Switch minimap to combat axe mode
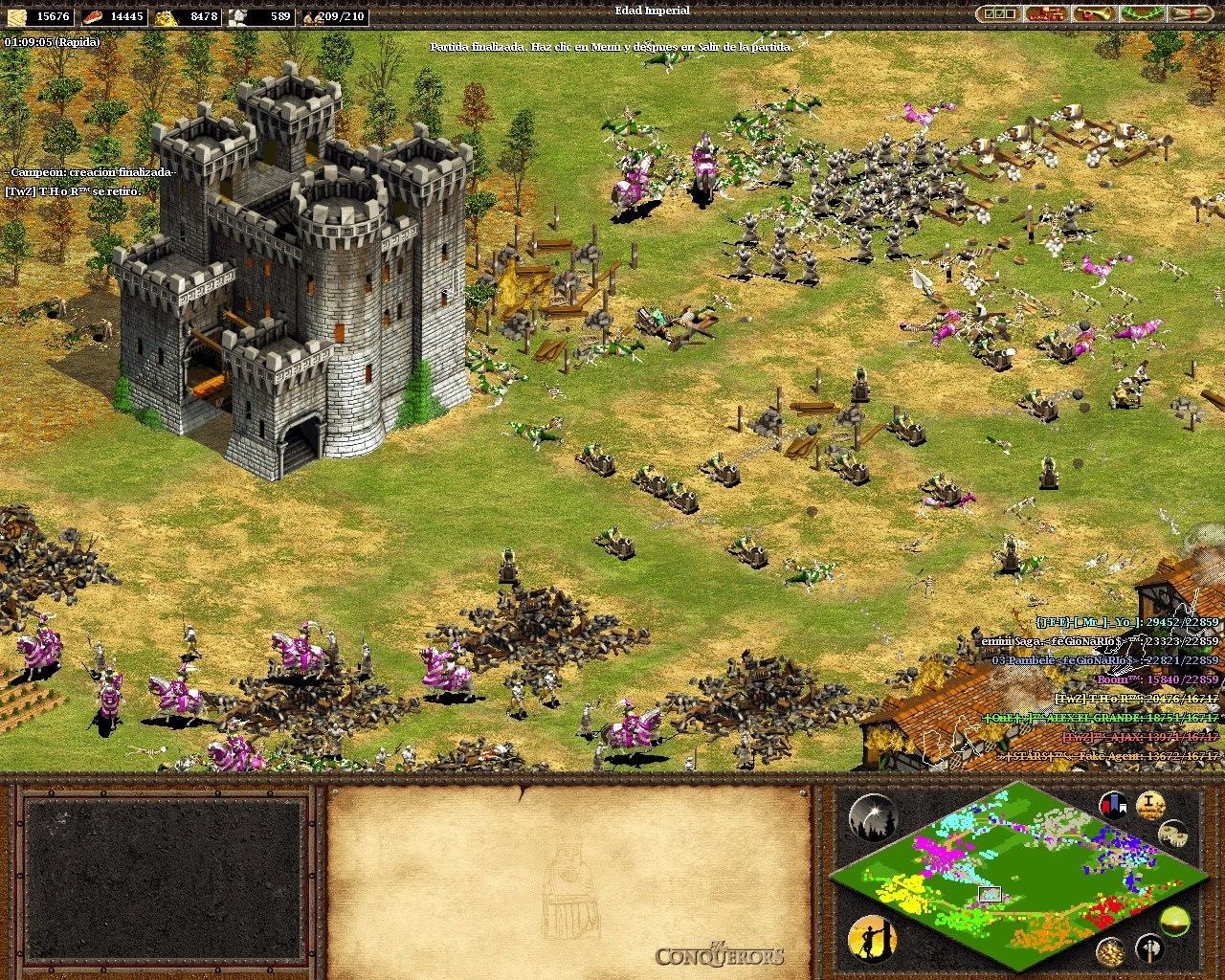This screenshot has height=980, width=1225. coord(1148,948)
